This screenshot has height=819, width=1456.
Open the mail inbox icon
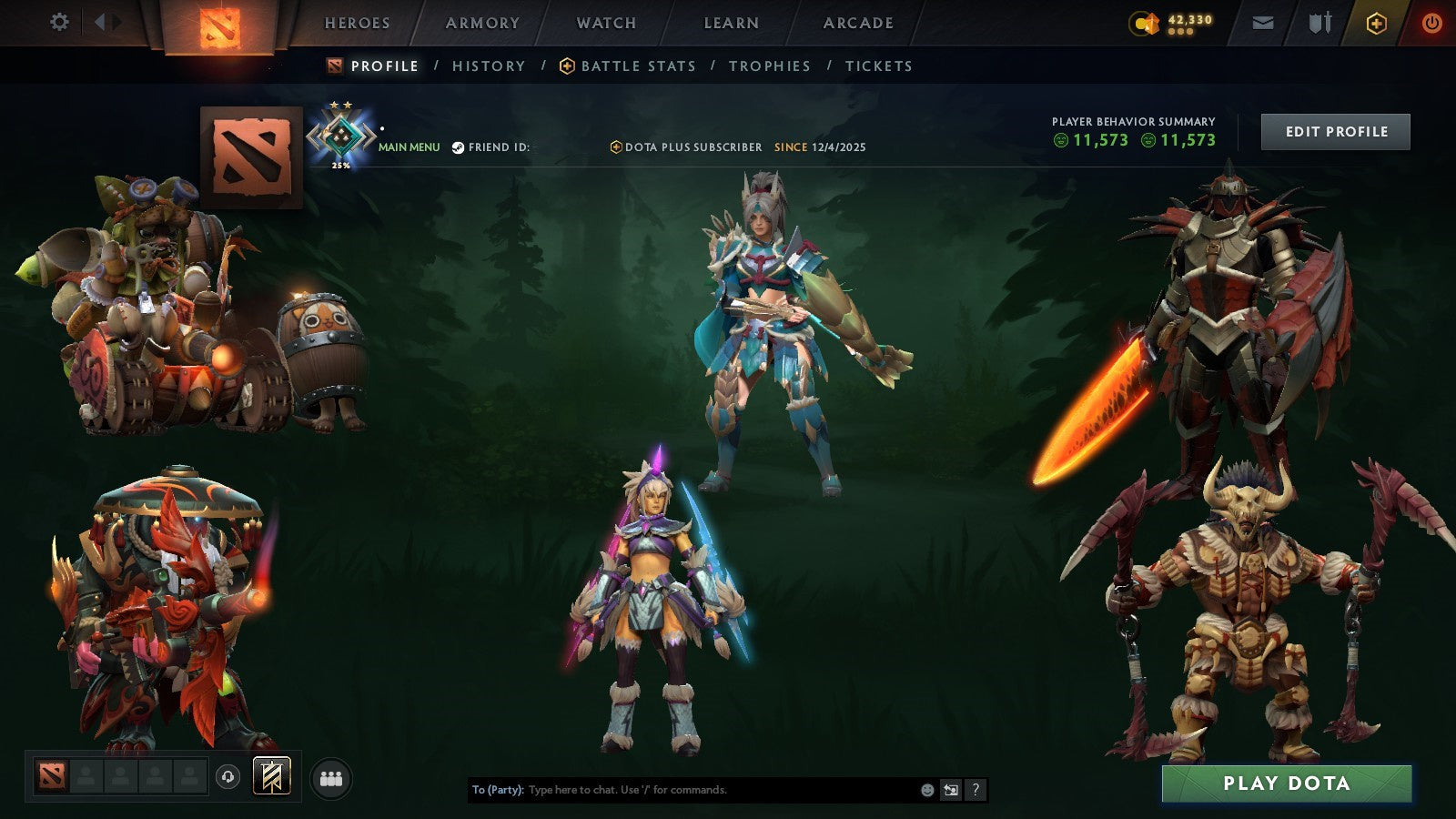tap(1263, 22)
